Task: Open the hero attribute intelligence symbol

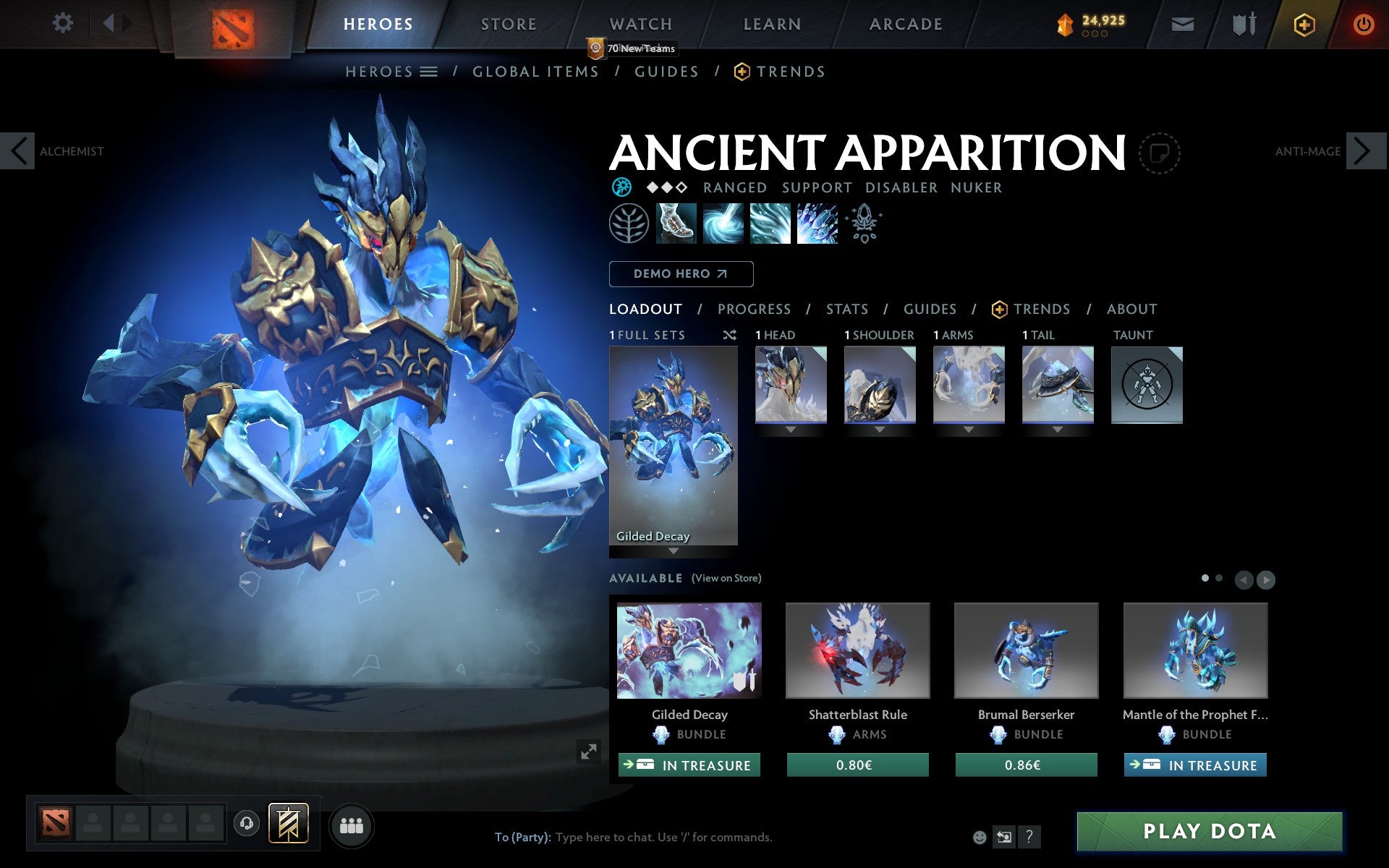Action: click(x=621, y=187)
